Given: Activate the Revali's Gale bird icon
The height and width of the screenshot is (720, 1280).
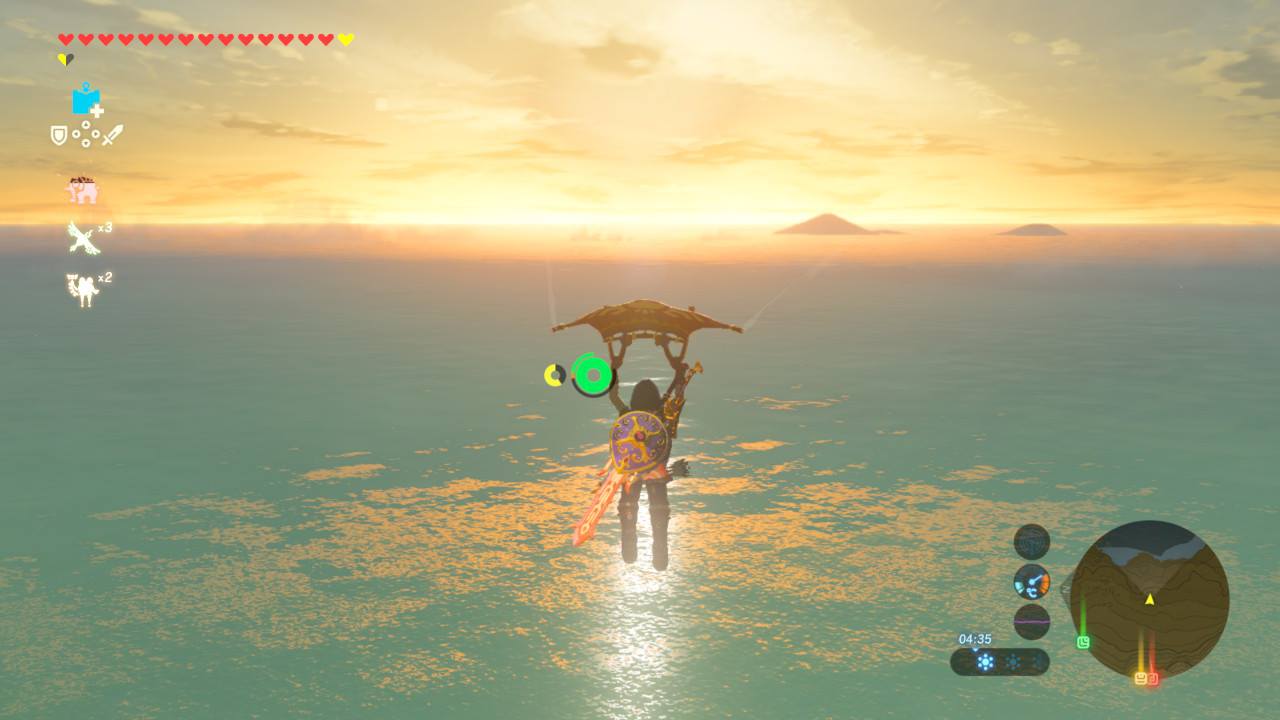Looking at the screenshot, I should click(x=82, y=238).
